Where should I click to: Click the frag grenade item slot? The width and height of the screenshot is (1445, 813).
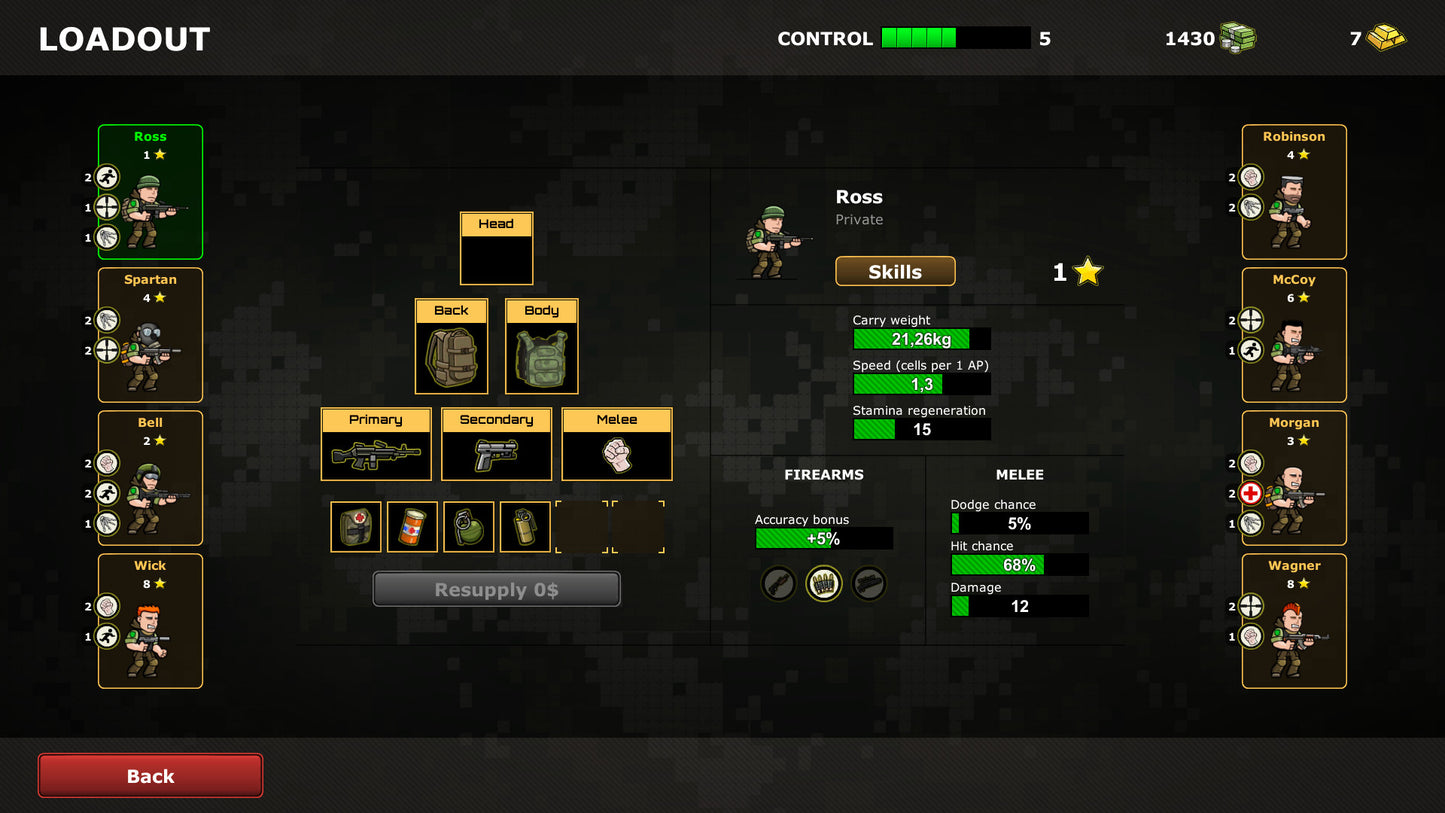coord(468,526)
